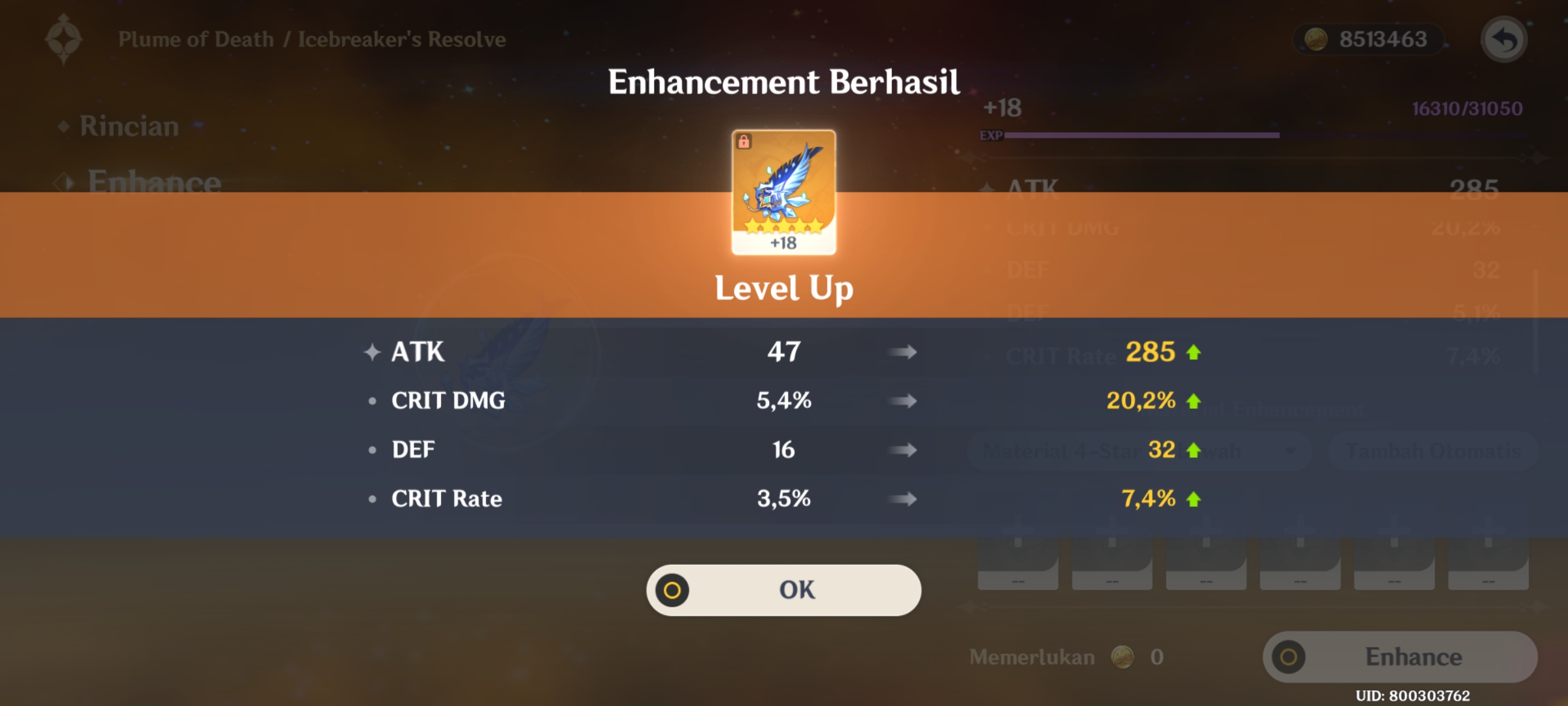Expand the material filter chevron

(x=1292, y=451)
